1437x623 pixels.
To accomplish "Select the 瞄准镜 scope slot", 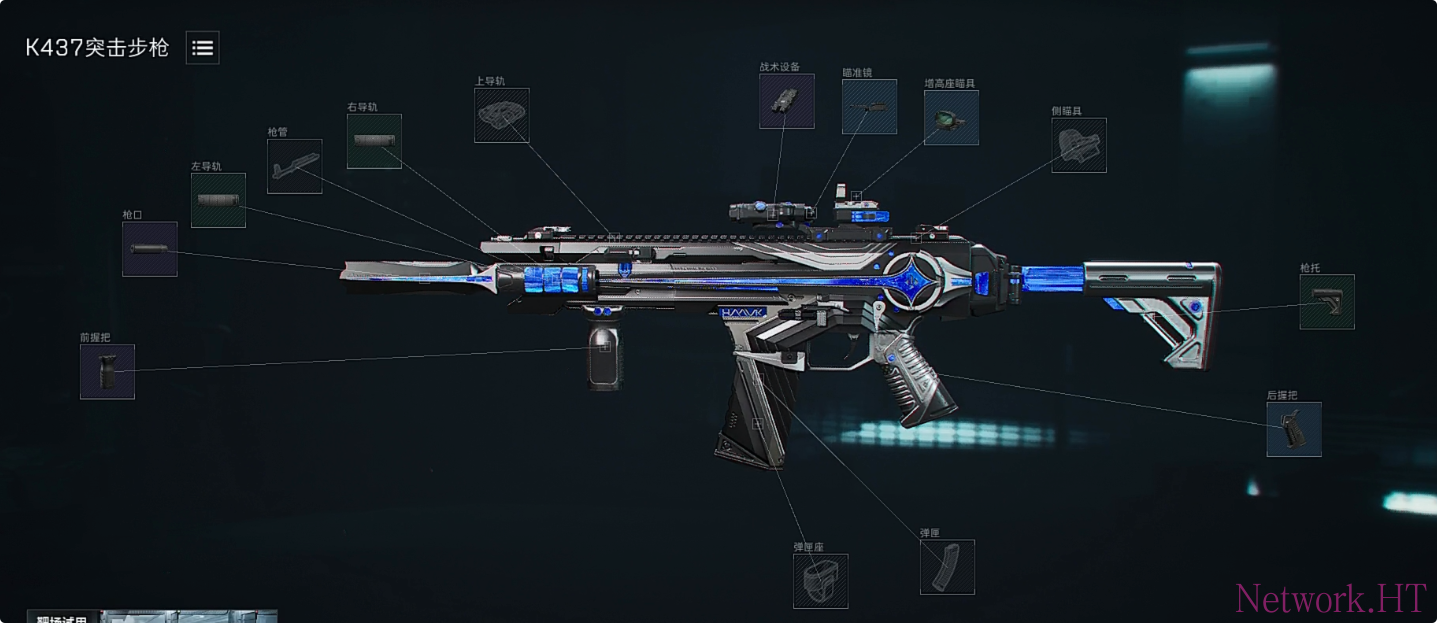I will pos(869,107).
